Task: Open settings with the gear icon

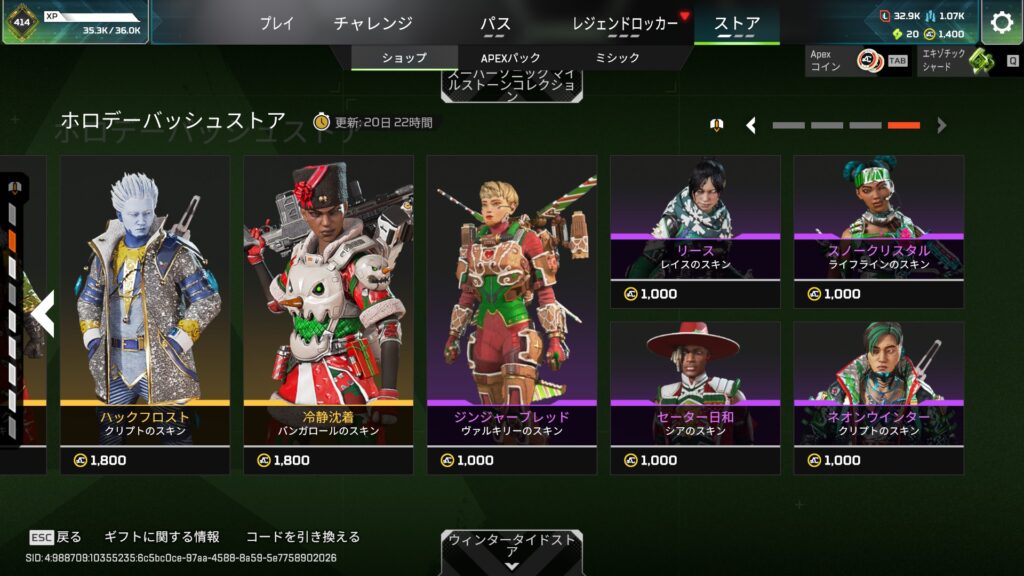Action: [1001, 23]
